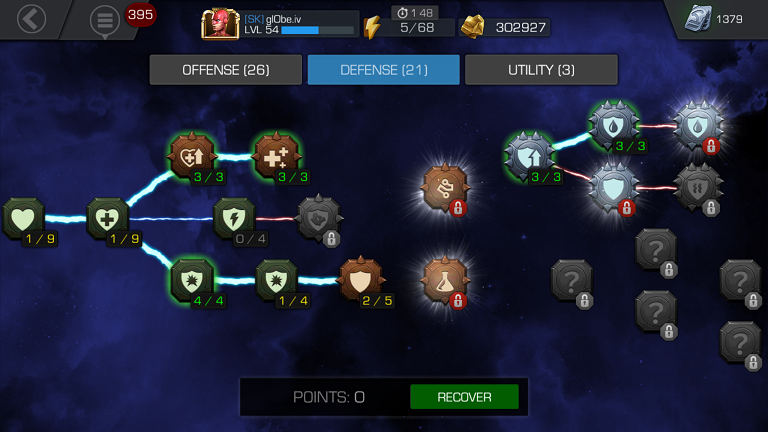Select the water drop mastery at 3/3
Image resolution: width=768 pixels, height=432 pixels.
[x=612, y=124]
